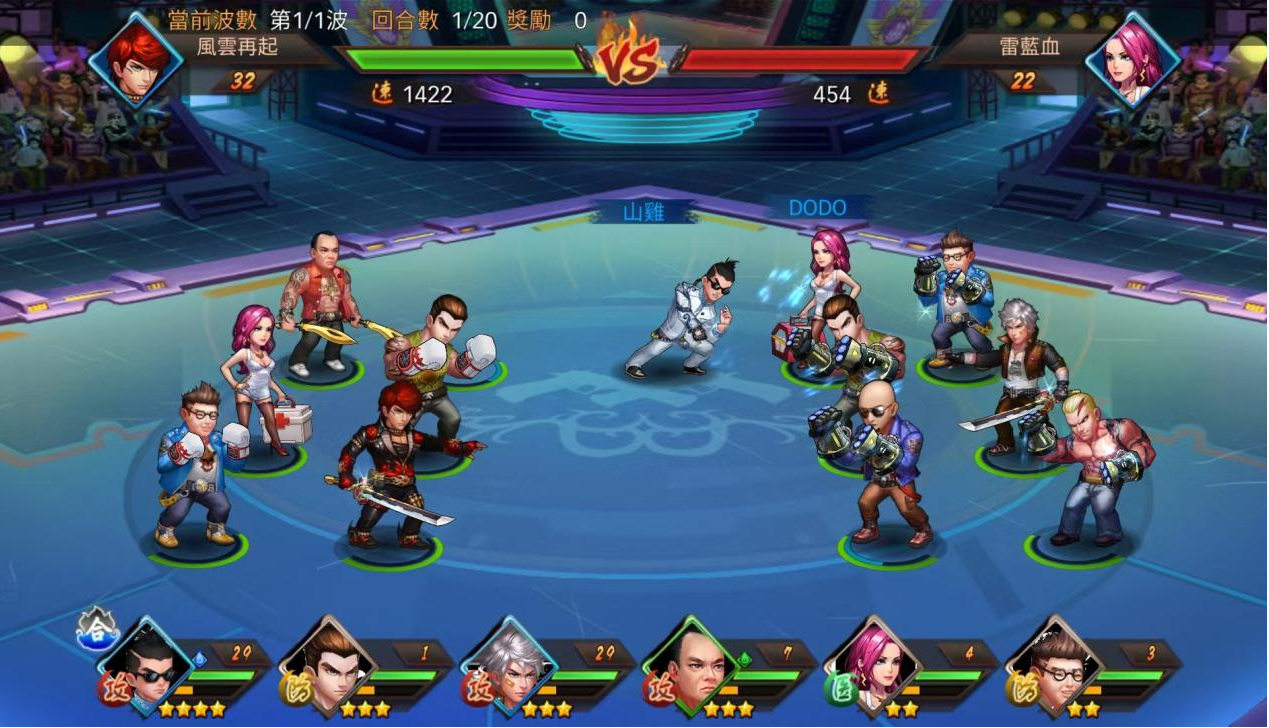Open the red-haired player avatar 風雲再起

tap(137, 58)
